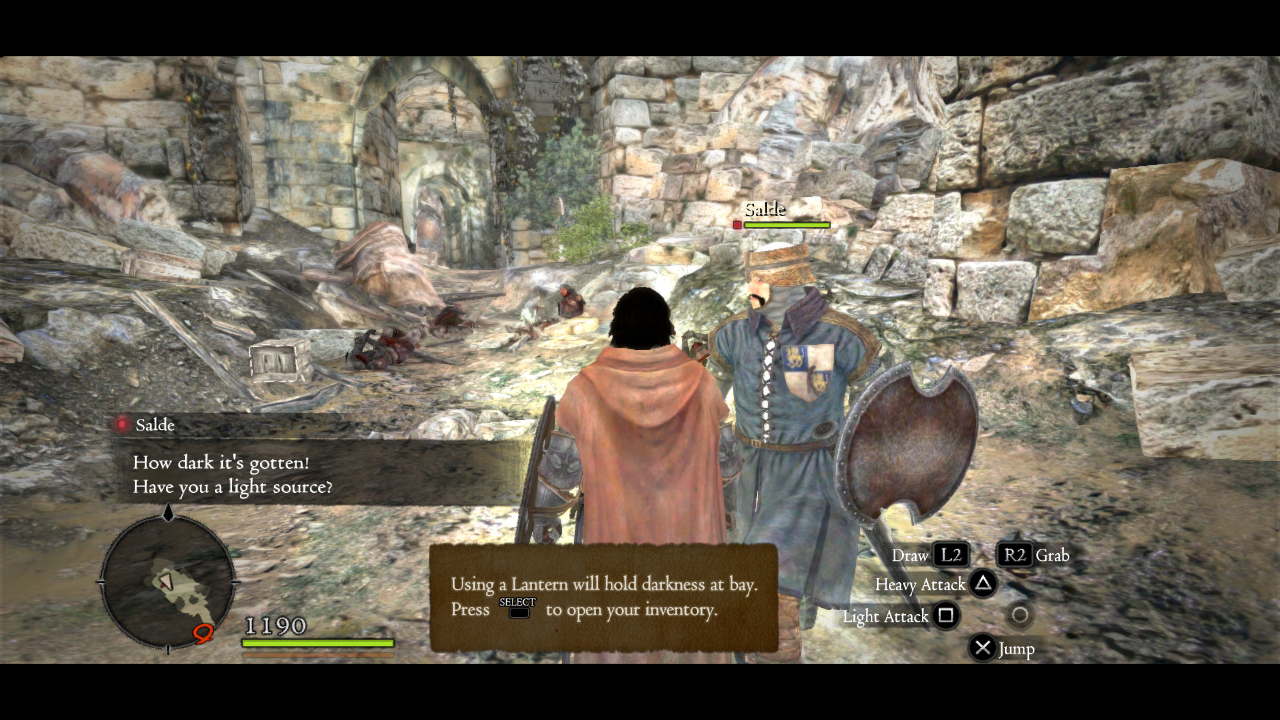
Task: Click the north pointer above the minimap compass
Action: coord(167,512)
